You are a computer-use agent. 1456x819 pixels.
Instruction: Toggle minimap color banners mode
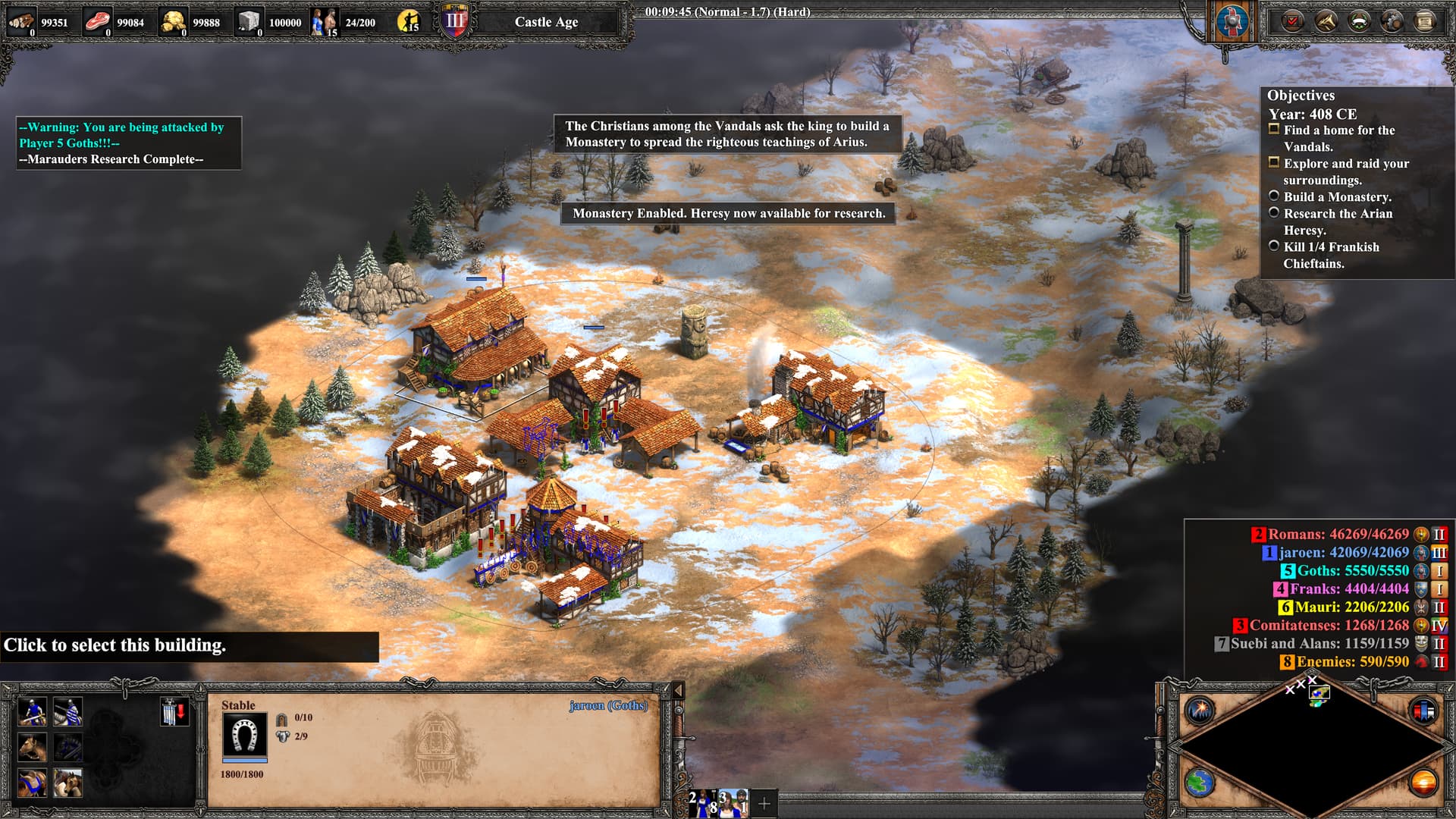(x=1423, y=711)
